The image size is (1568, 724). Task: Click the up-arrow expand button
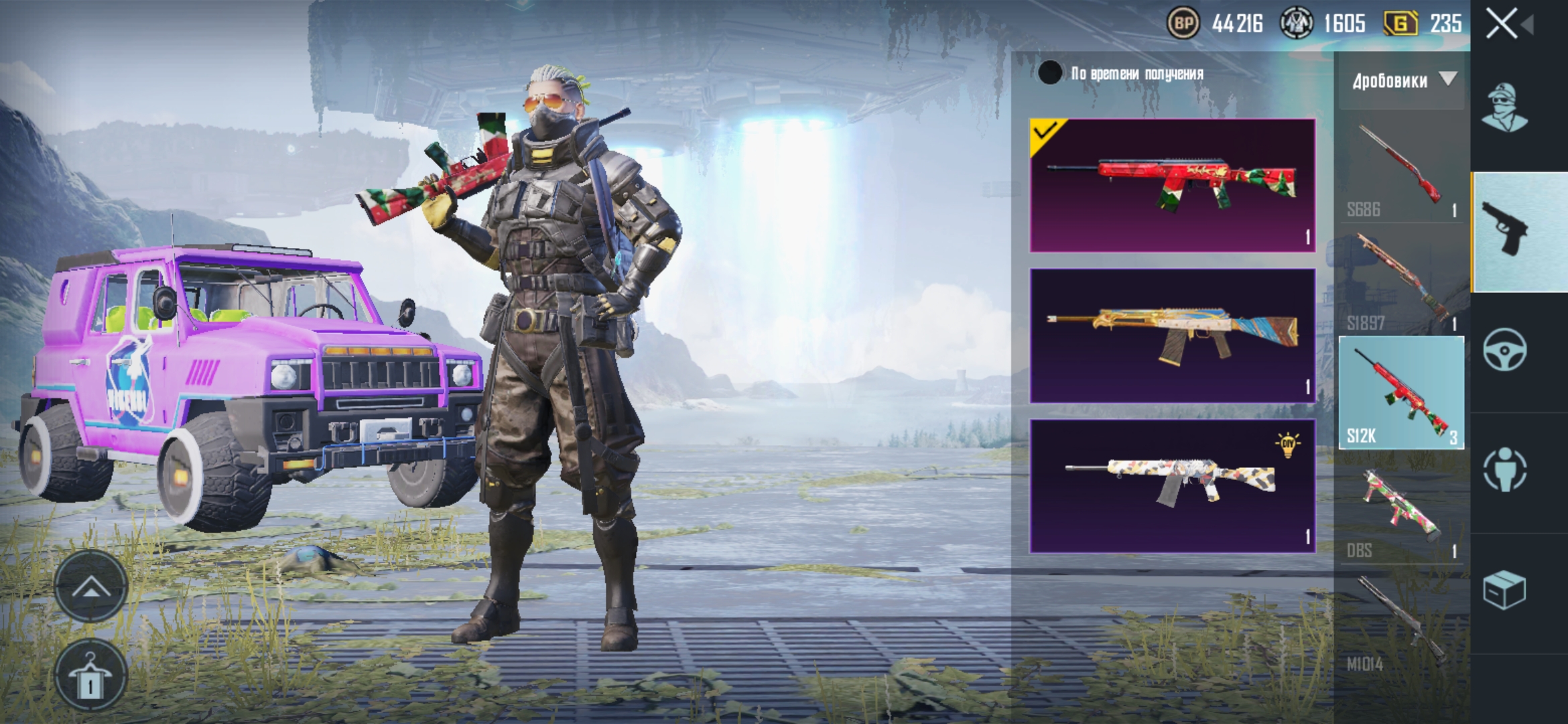pos(91,588)
